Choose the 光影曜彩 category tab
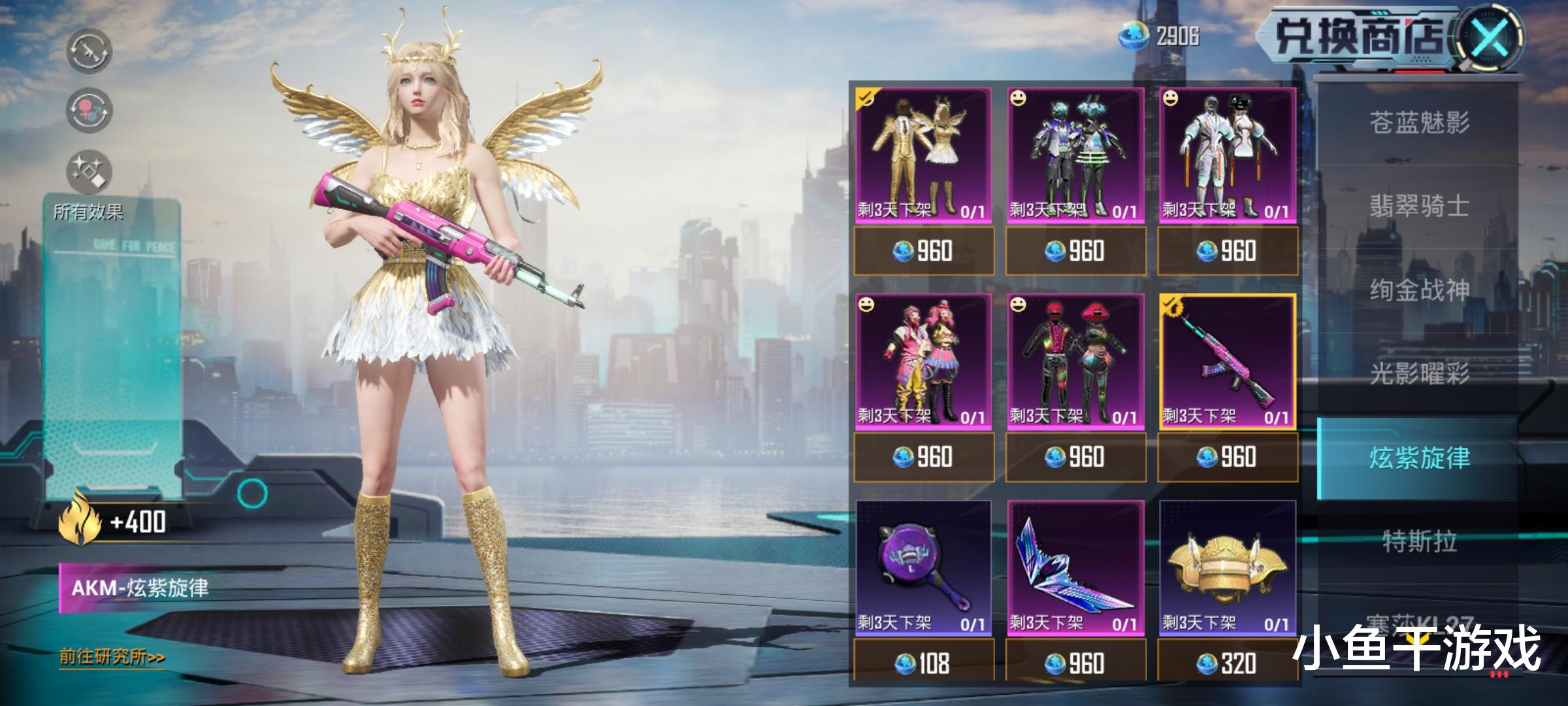 (x=1419, y=373)
